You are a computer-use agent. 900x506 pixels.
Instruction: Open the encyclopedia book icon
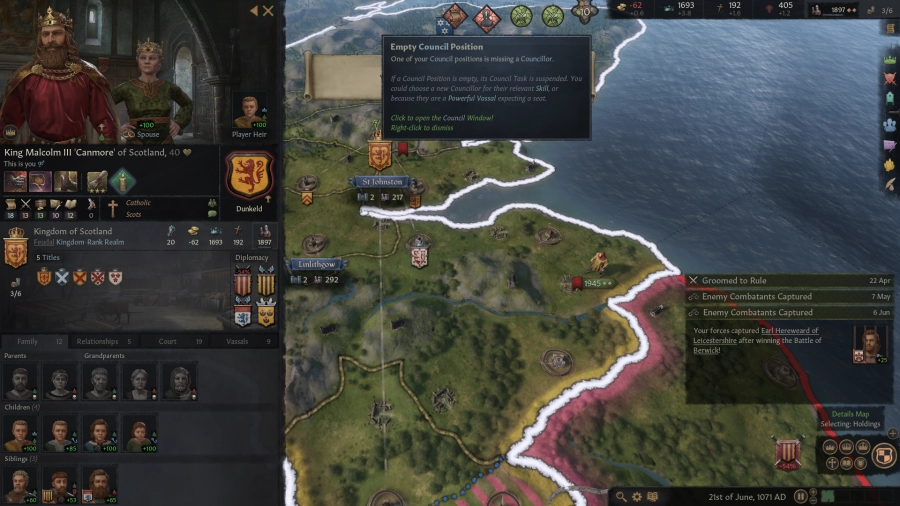coord(653,496)
